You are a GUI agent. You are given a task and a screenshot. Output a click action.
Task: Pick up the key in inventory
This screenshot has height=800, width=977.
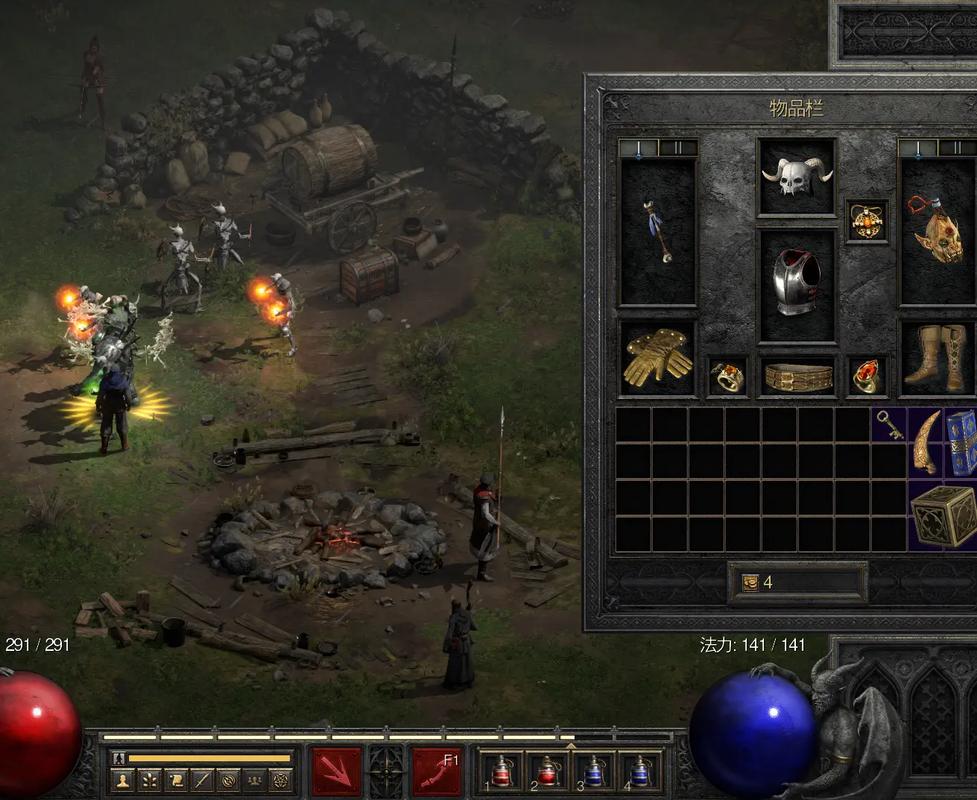(x=889, y=425)
